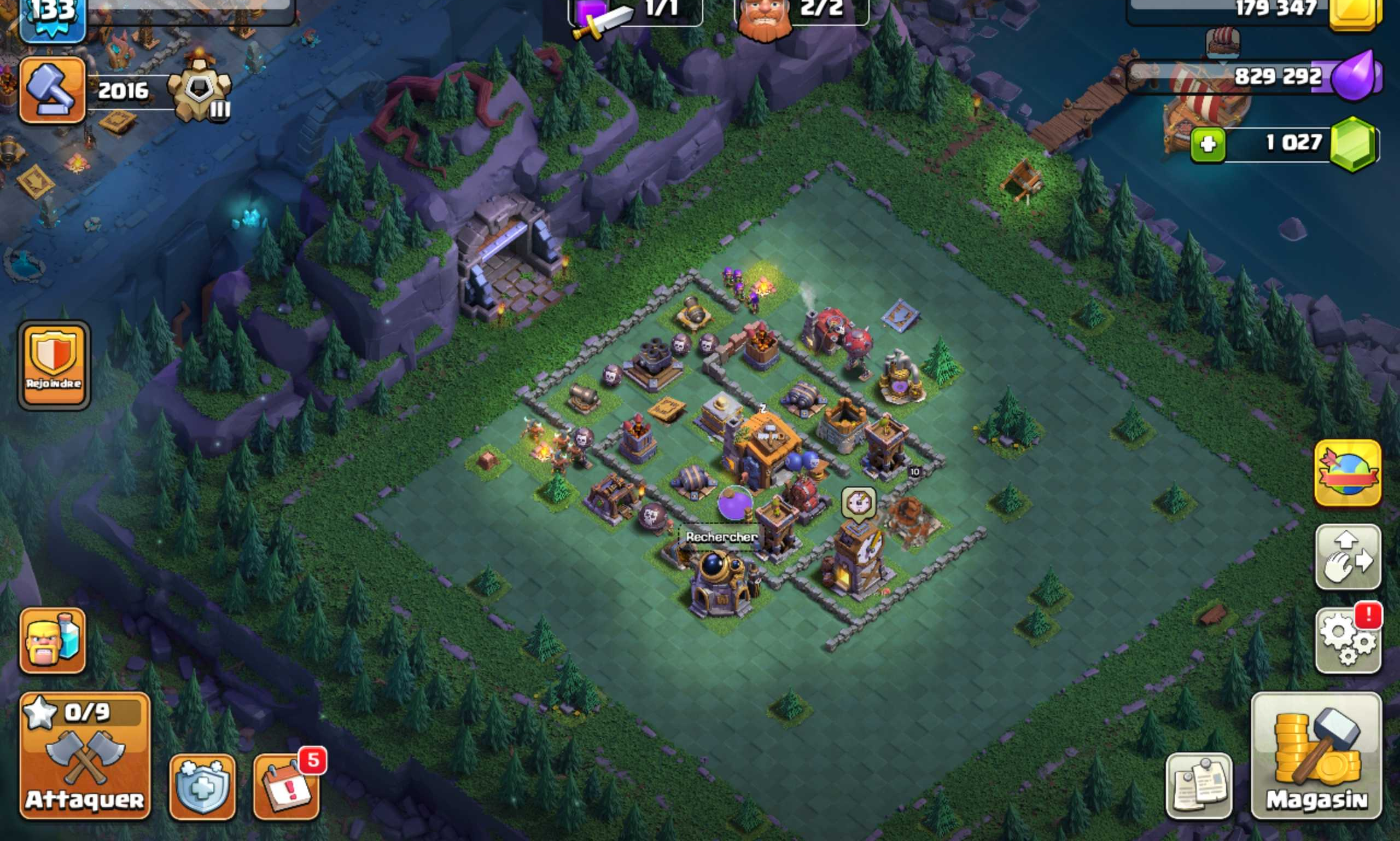Open the builder hammer trophy profile
The width and height of the screenshot is (1400, 841).
(52, 90)
